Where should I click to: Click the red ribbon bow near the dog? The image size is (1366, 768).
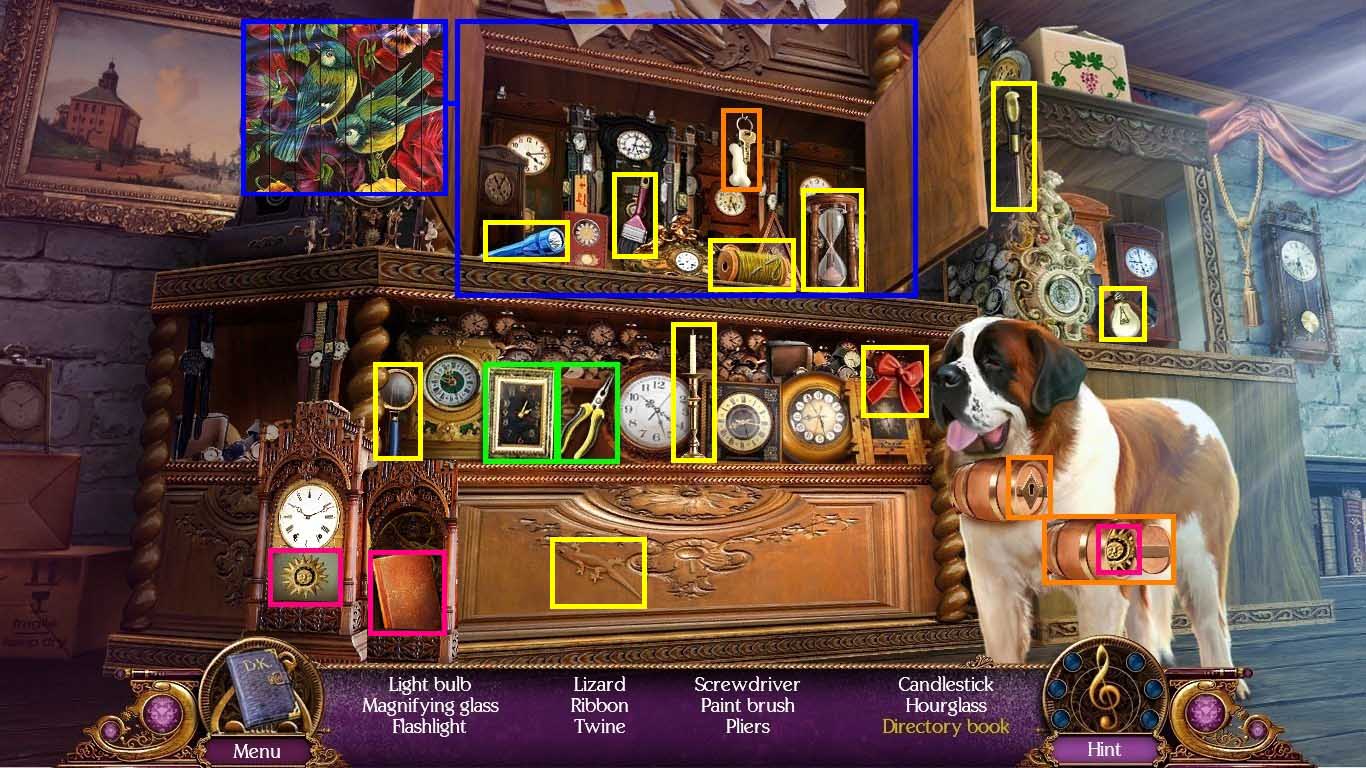coord(895,381)
